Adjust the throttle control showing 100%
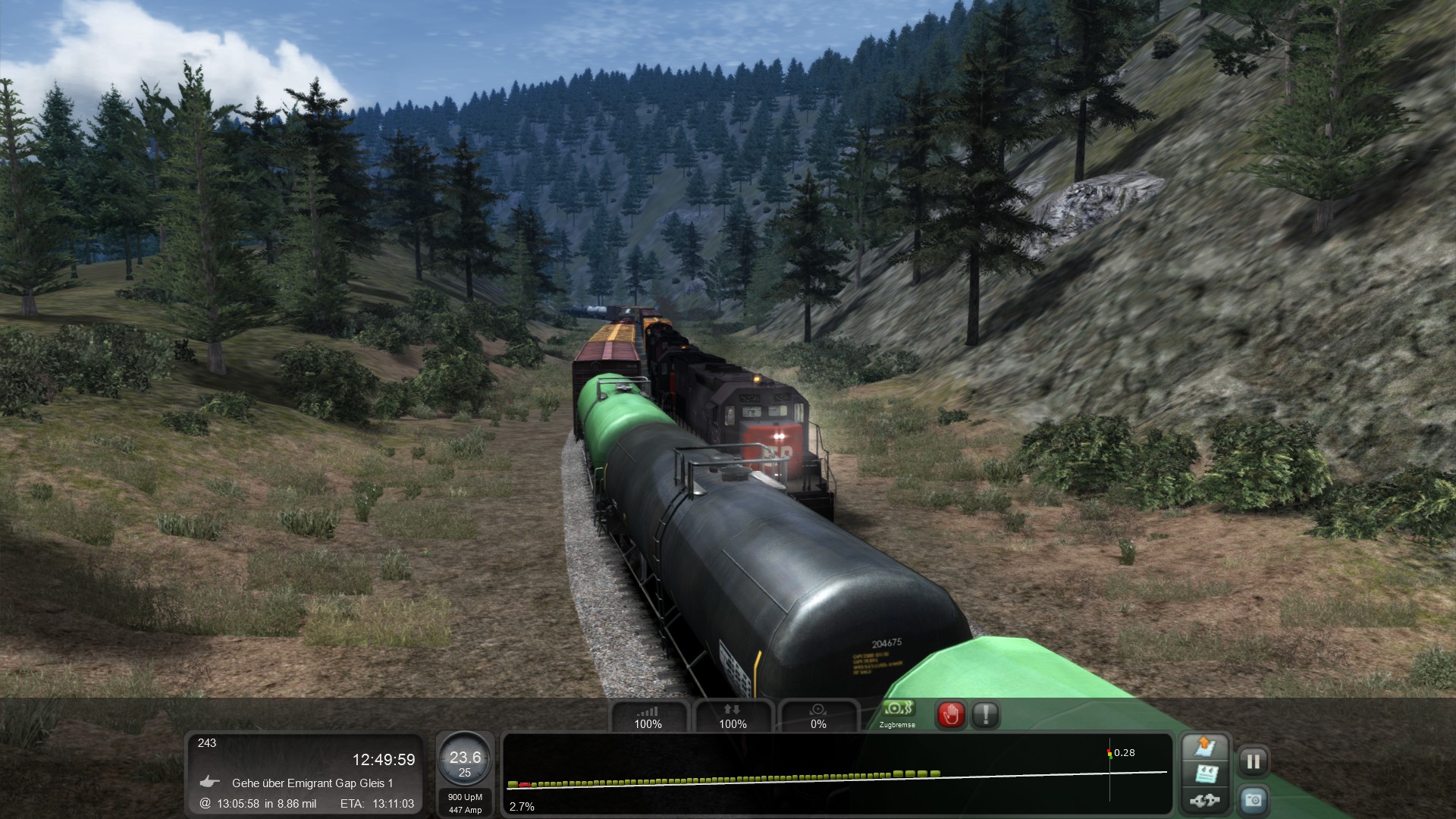Image resolution: width=1456 pixels, height=819 pixels. click(648, 716)
